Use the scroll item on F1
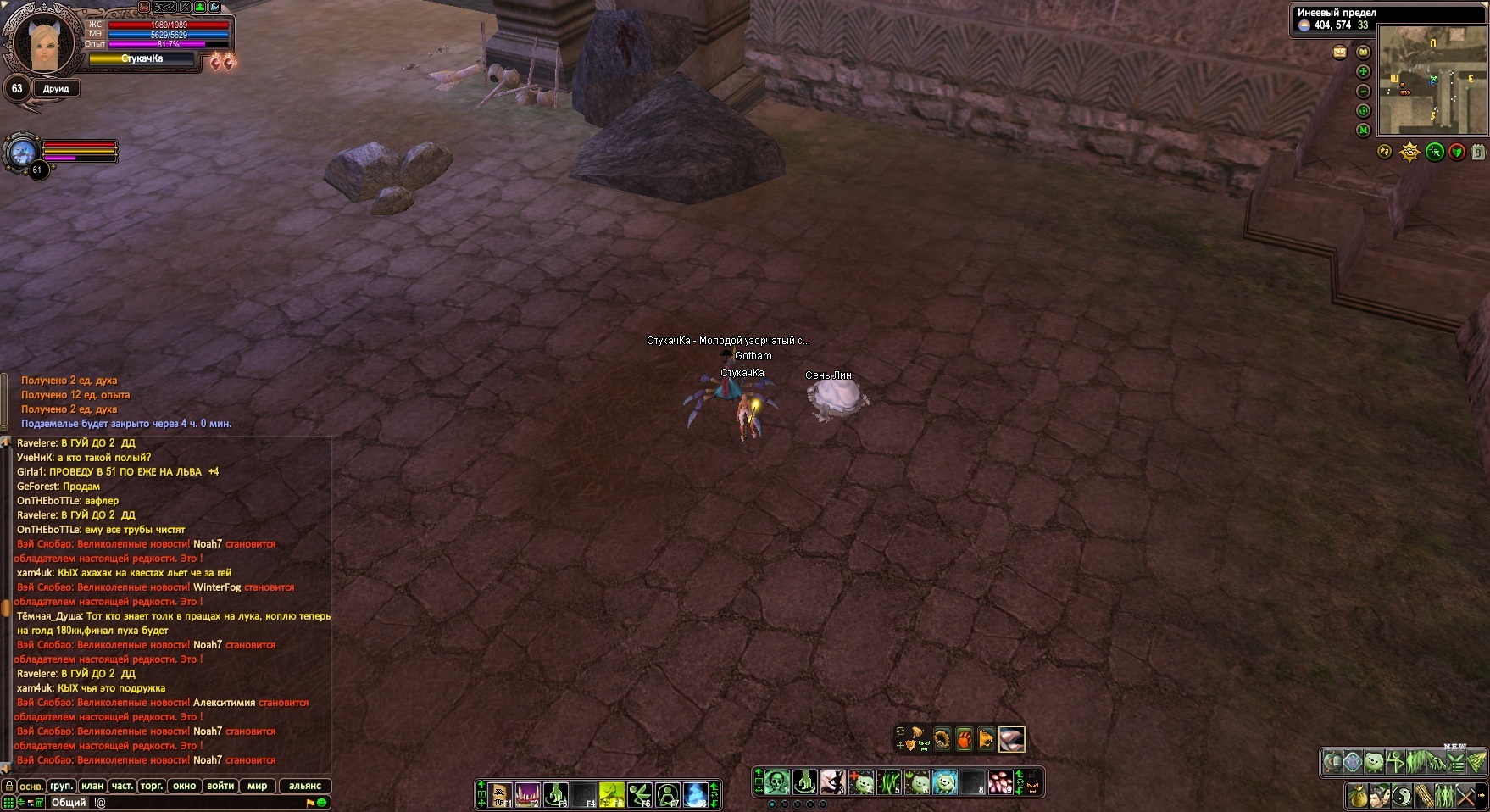The height and width of the screenshot is (812, 1490). click(502, 794)
